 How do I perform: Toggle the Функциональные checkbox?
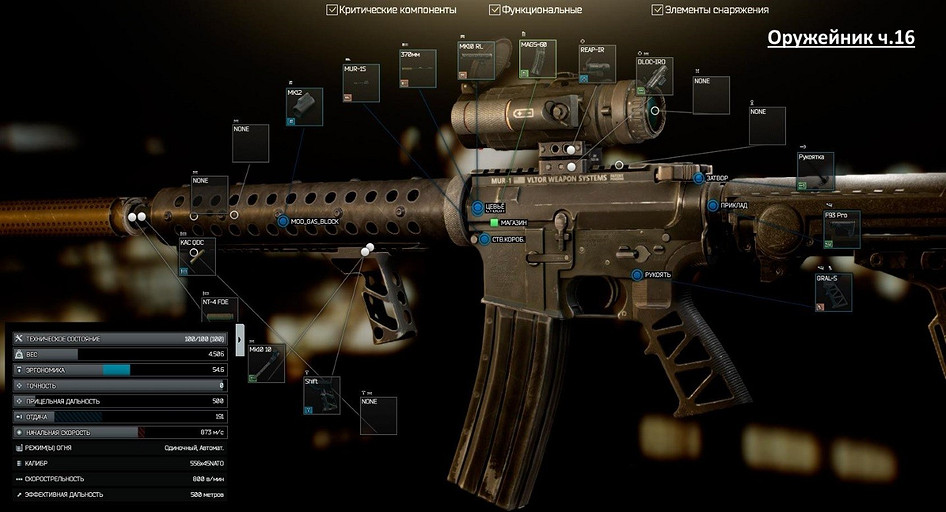click(x=495, y=10)
